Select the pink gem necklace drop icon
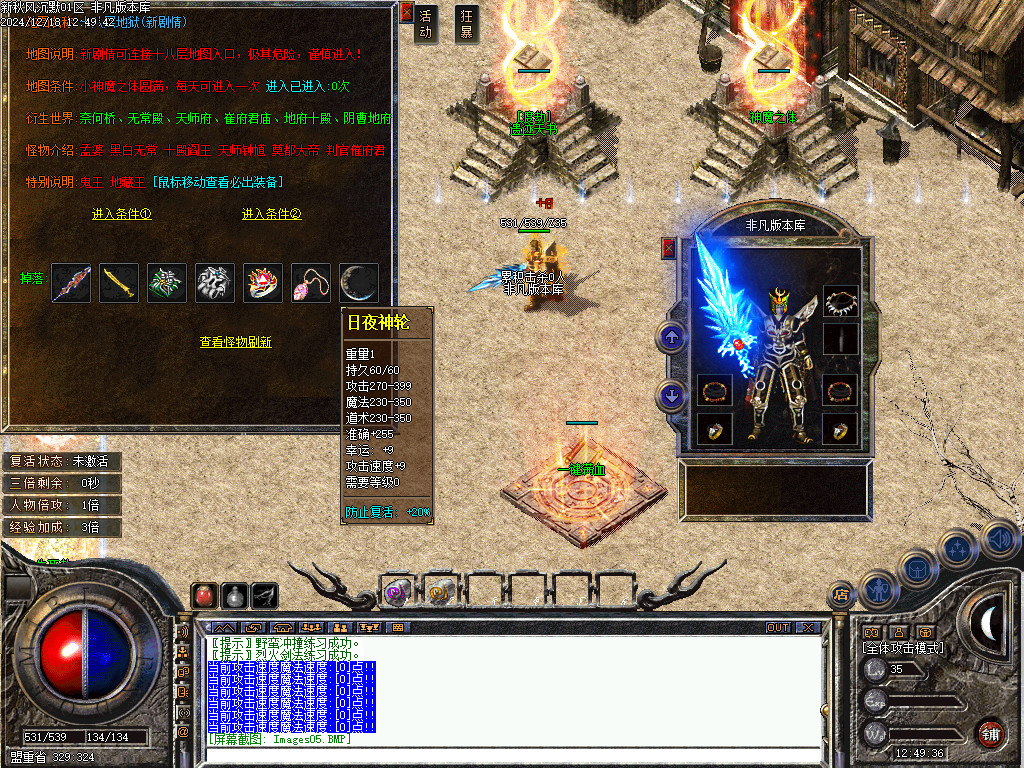Screen dimensions: 1024x768 click(x=311, y=283)
